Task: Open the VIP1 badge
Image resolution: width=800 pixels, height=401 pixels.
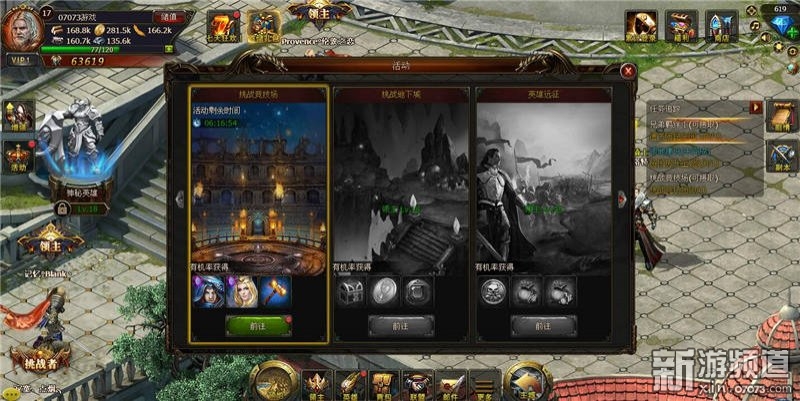Action: click(x=21, y=62)
